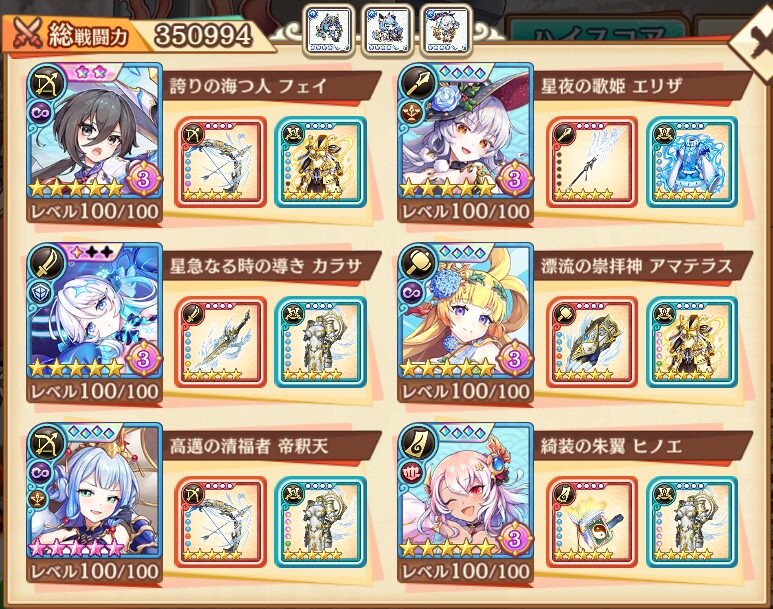
Task: Open アマテラス's golden armor slot
Action: 690,342
